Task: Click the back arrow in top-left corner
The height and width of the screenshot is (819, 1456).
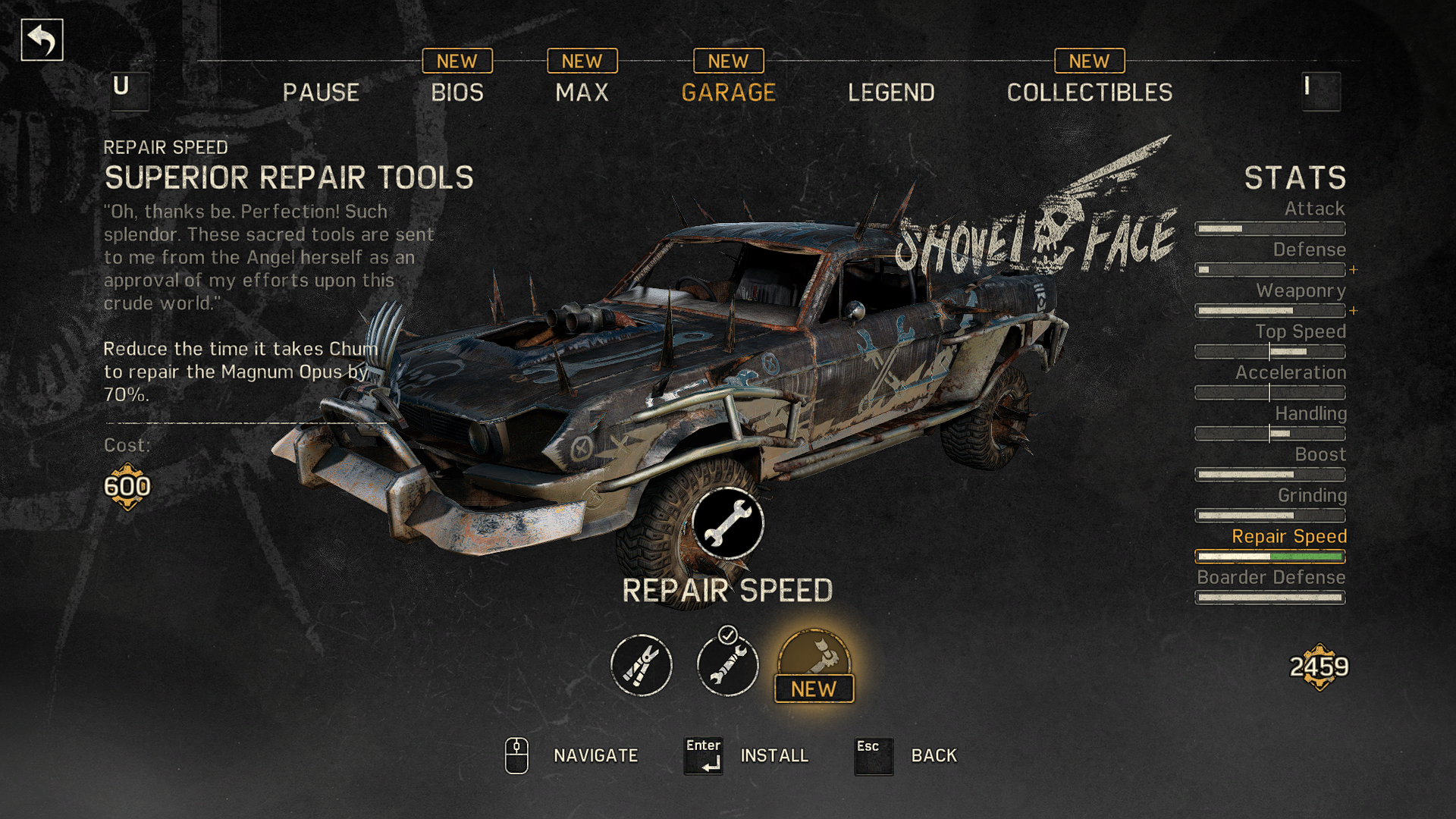Action: coord(42,40)
